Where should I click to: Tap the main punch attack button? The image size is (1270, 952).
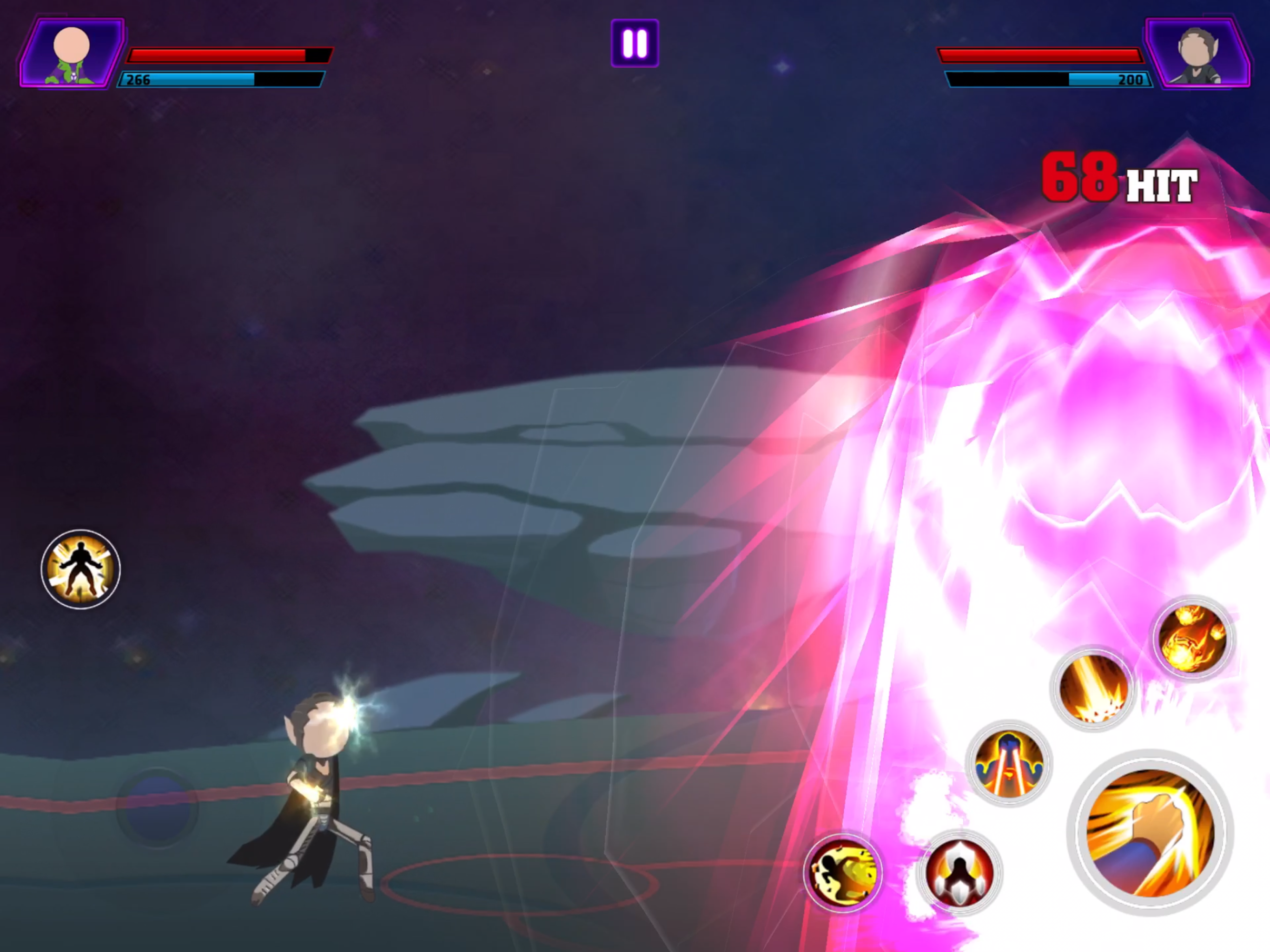pos(1150,833)
